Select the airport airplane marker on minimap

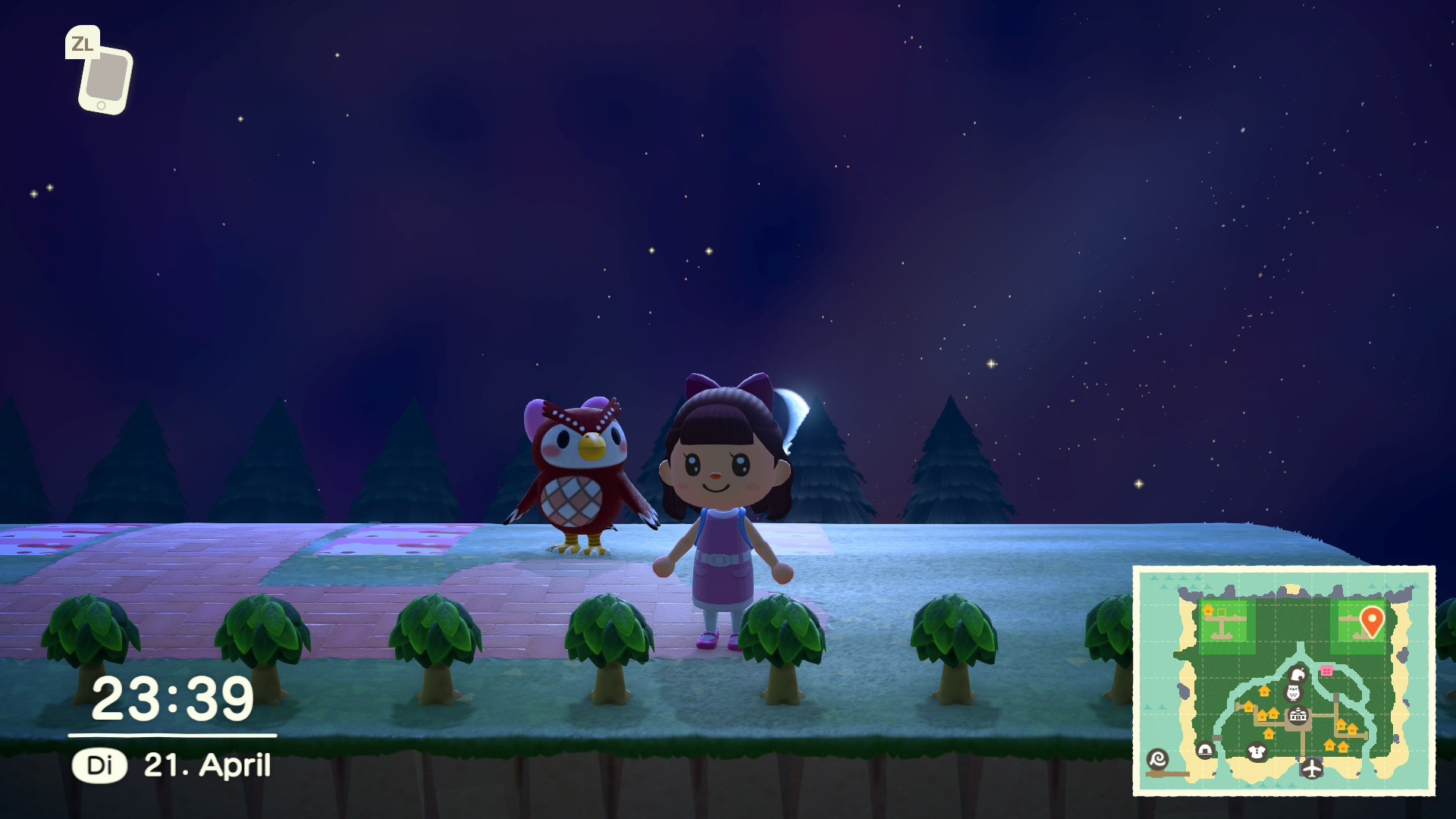(x=1311, y=769)
